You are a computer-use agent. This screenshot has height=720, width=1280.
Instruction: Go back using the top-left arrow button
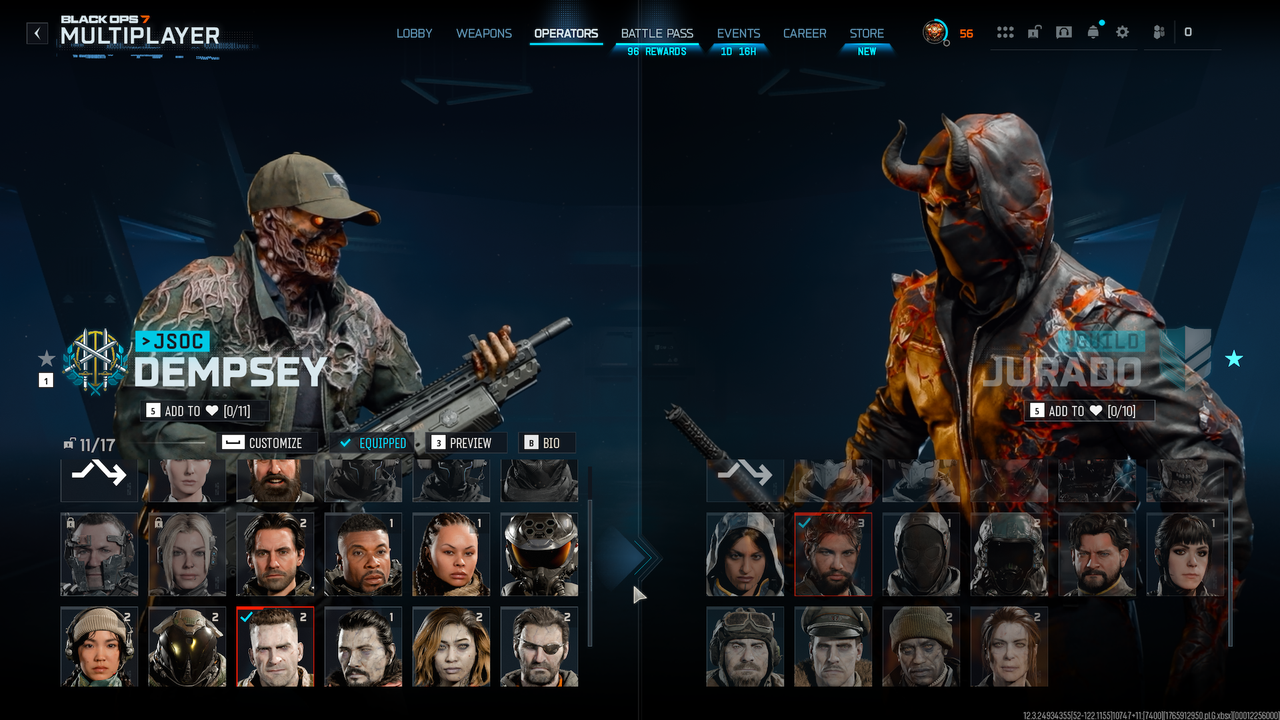37,33
